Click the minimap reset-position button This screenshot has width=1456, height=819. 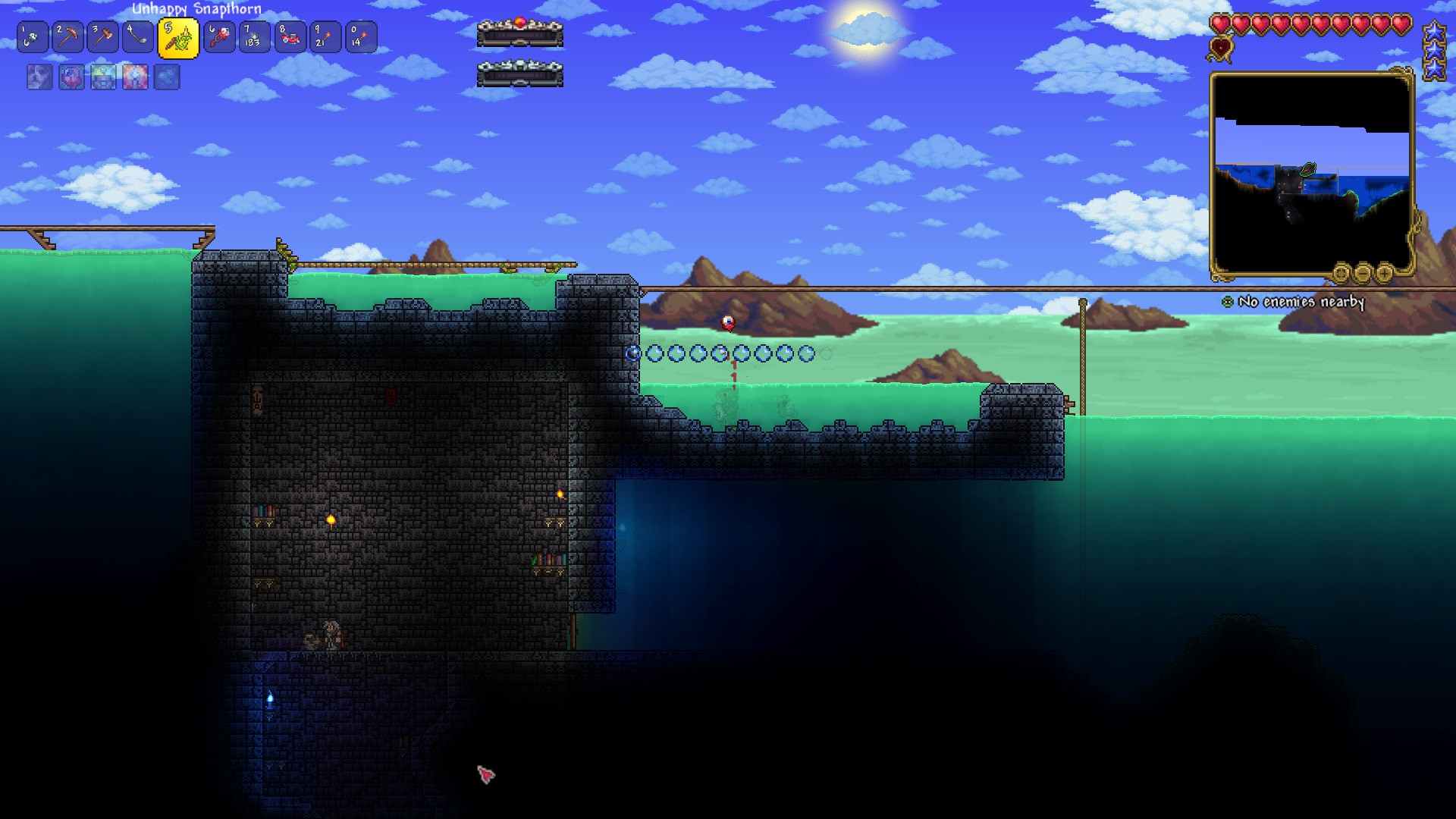tap(1341, 274)
